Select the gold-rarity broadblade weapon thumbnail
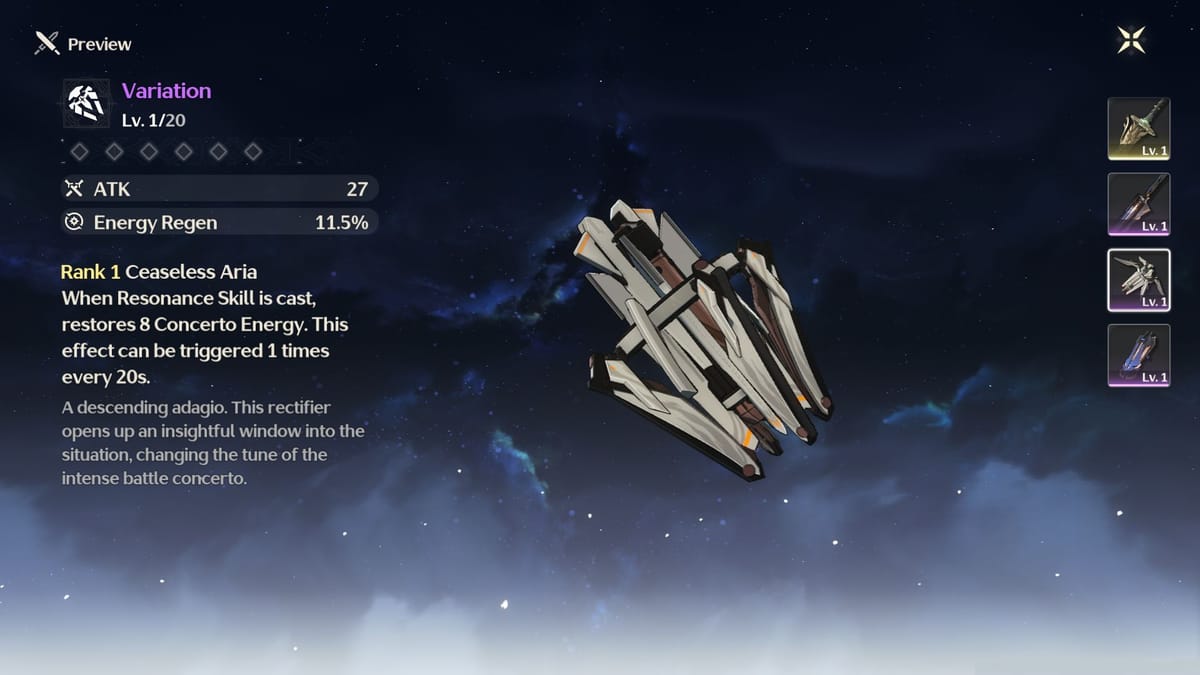This screenshot has height=675, width=1200. (x=1139, y=129)
